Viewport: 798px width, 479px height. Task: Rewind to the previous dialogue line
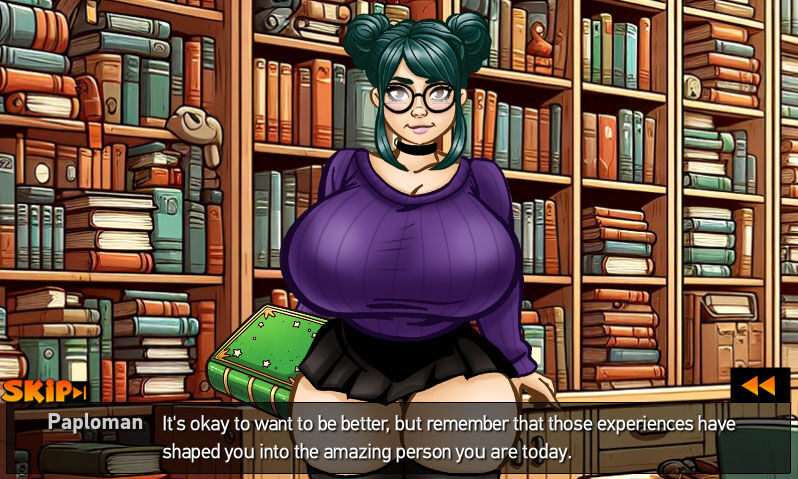pyautogui.click(x=759, y=386)
